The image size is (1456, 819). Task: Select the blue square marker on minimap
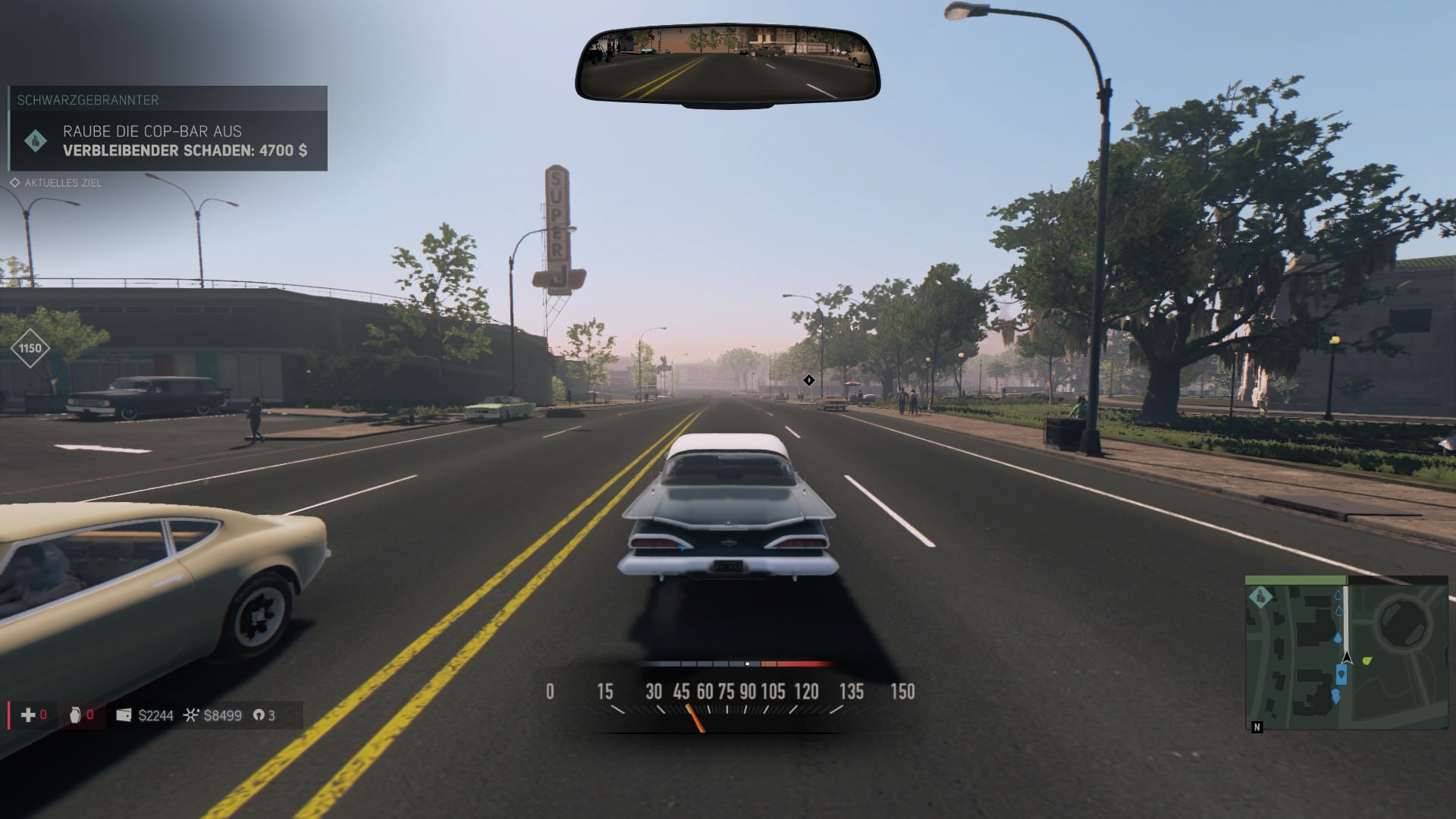click(1341, 674)
